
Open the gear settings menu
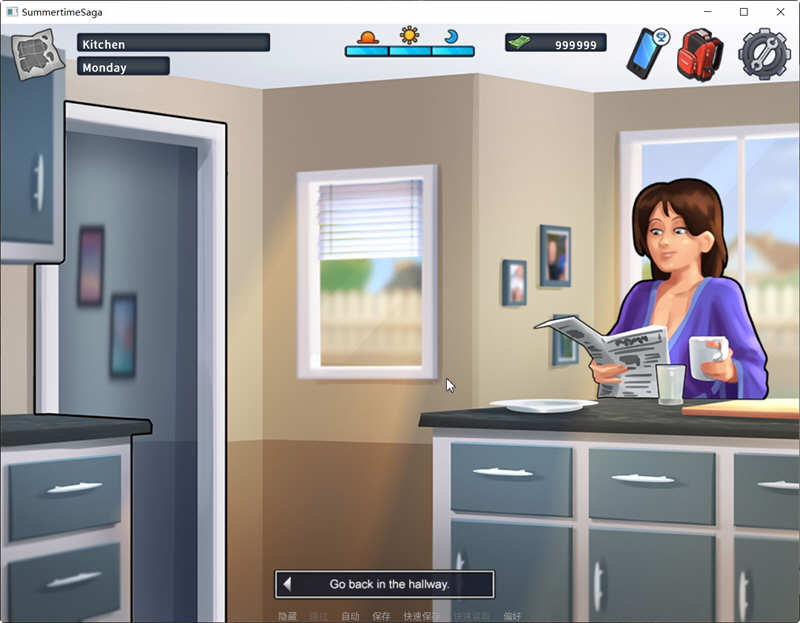[x=763, y=53]
